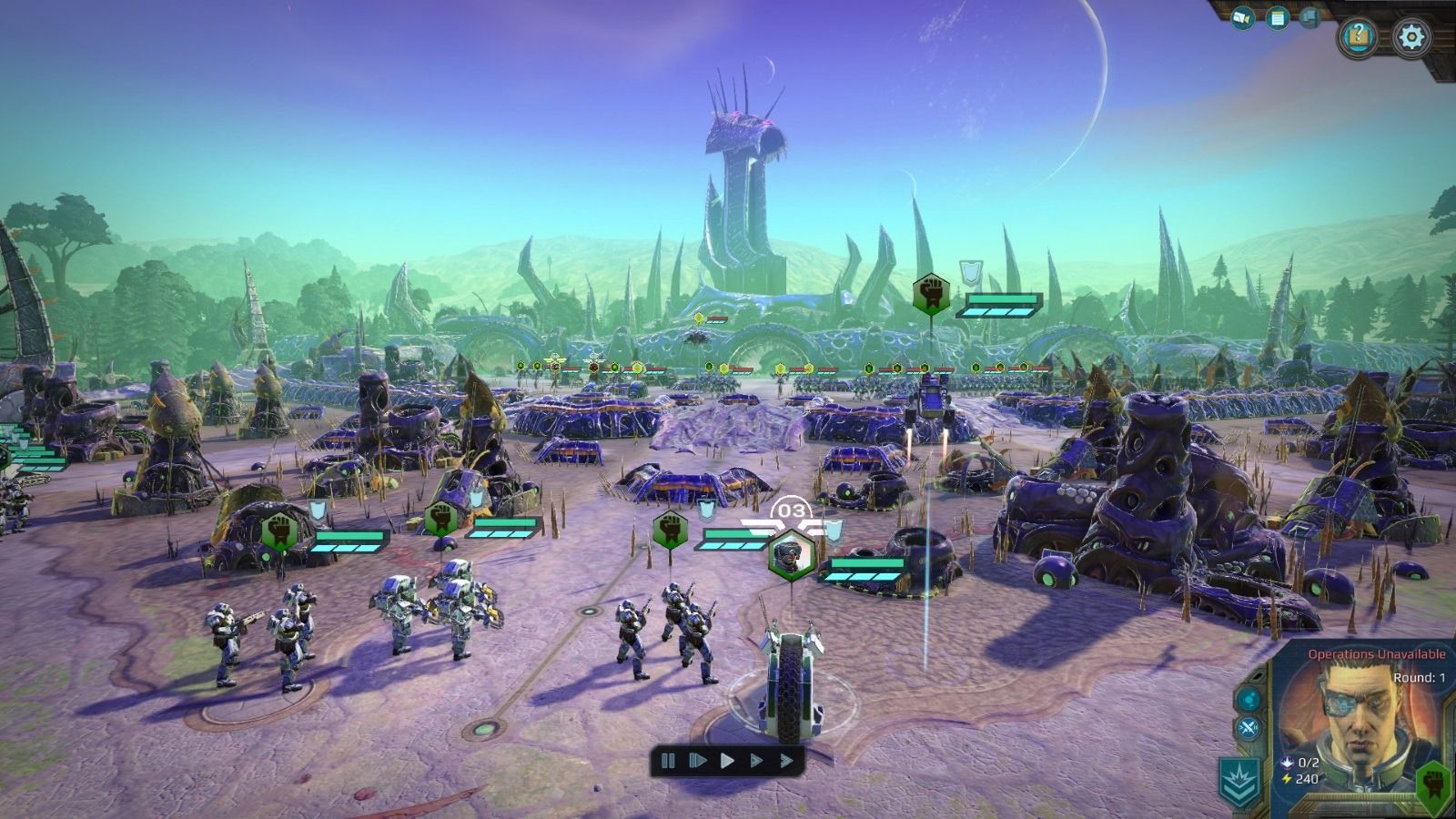Screen dimensions: 1456x819
Task: Toggle the crossed-swords combat icon on the left panel edge
Action: tap(1248, 725)
